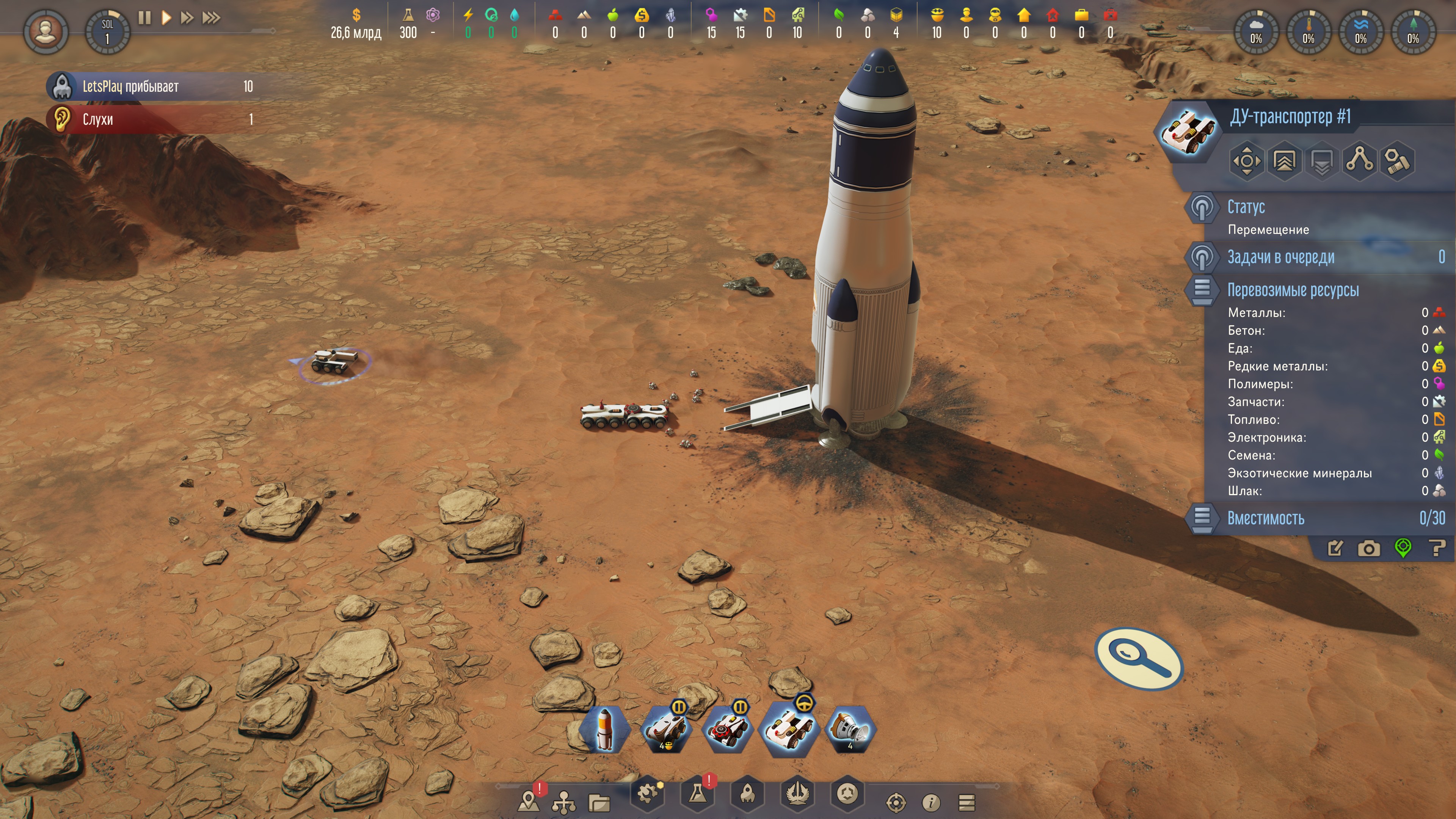The height and width of the screenshot is (819, 1456).
Task: Set game speed to fastest triple arrows
Action: (212, 17)
